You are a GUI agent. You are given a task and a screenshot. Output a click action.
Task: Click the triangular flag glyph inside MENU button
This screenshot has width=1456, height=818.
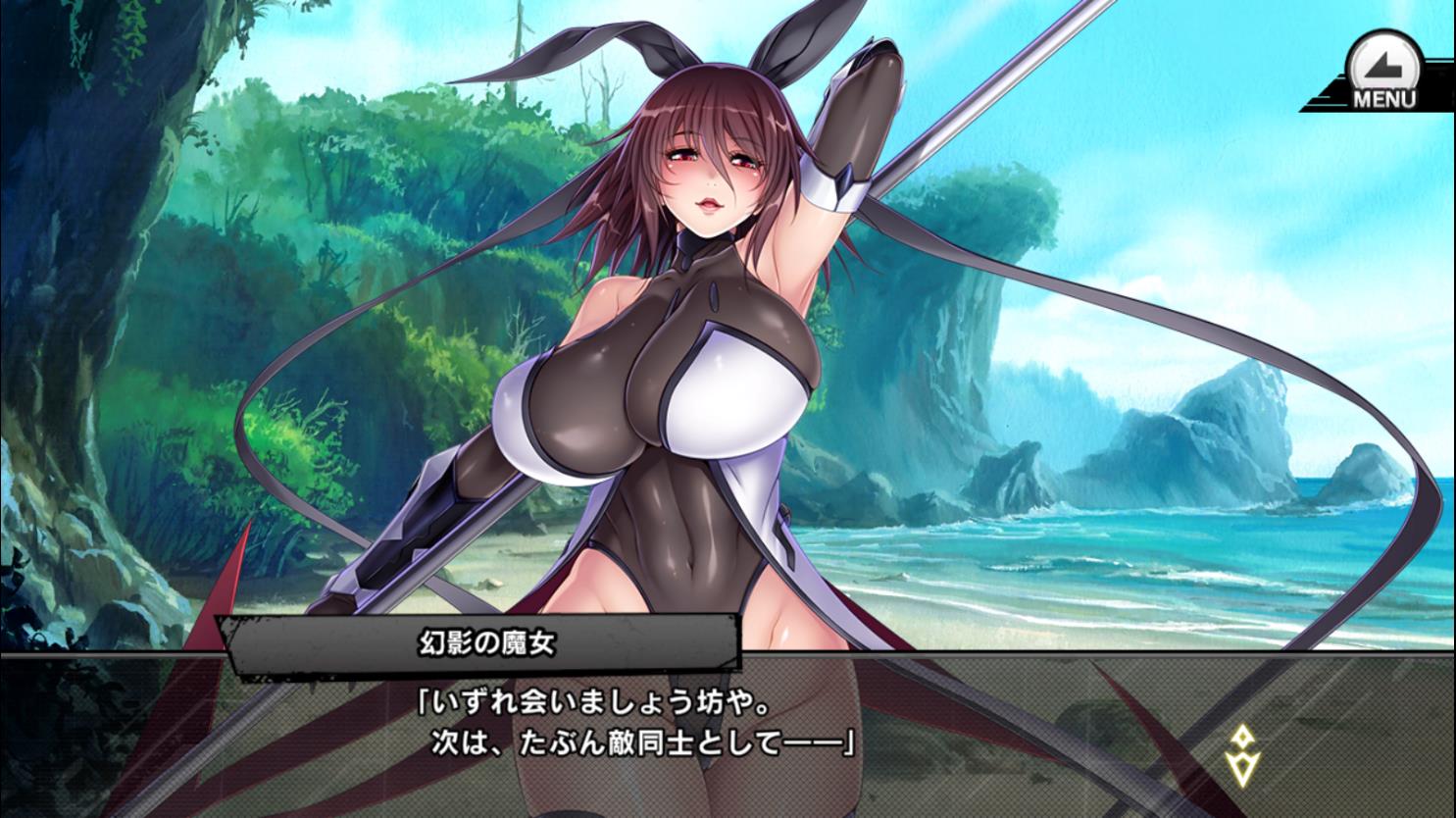click(1382, 61)
